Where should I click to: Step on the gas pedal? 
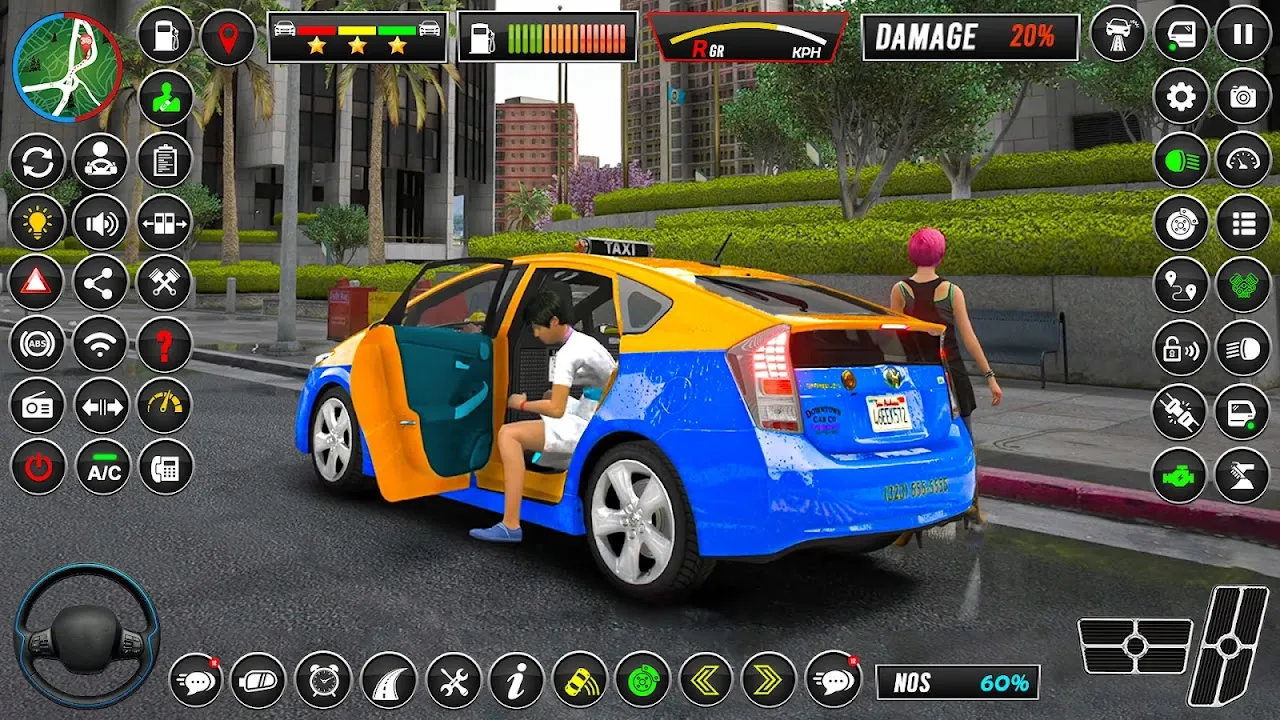(x=1226, y=645)
